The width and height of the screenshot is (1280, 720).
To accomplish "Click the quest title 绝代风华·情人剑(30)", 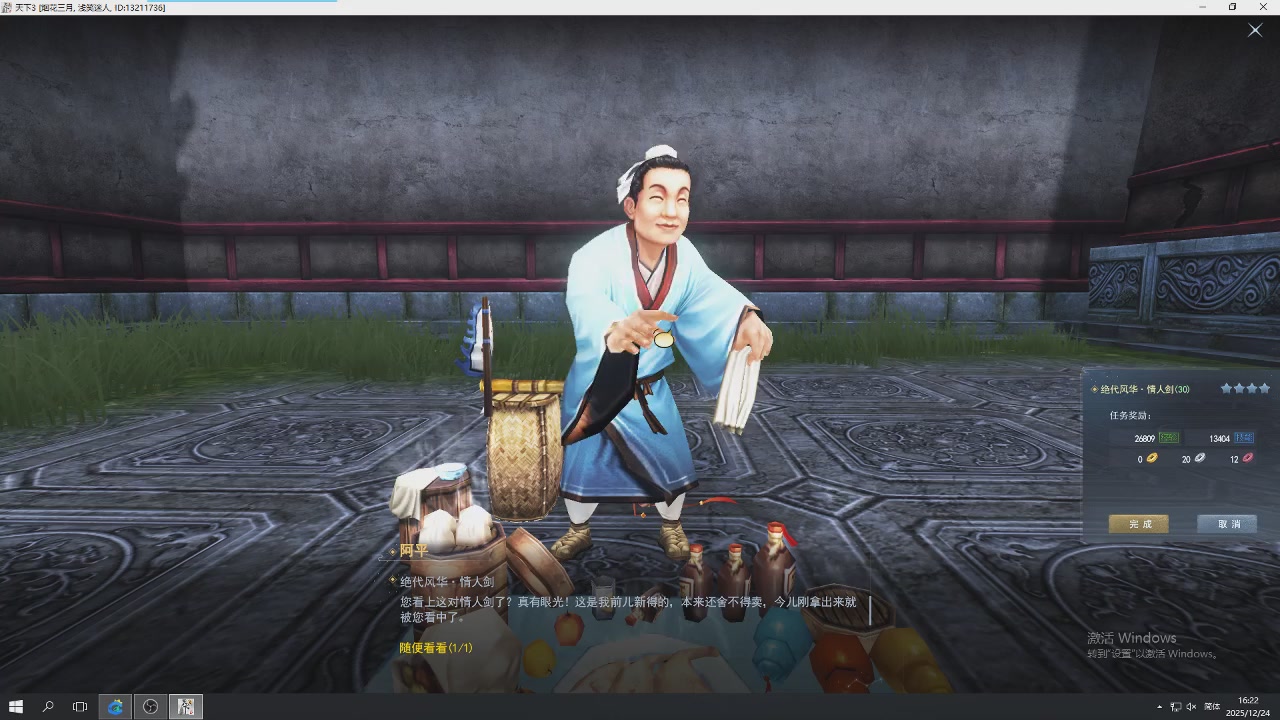I will pyautogui.click(x=1144, y=389).
